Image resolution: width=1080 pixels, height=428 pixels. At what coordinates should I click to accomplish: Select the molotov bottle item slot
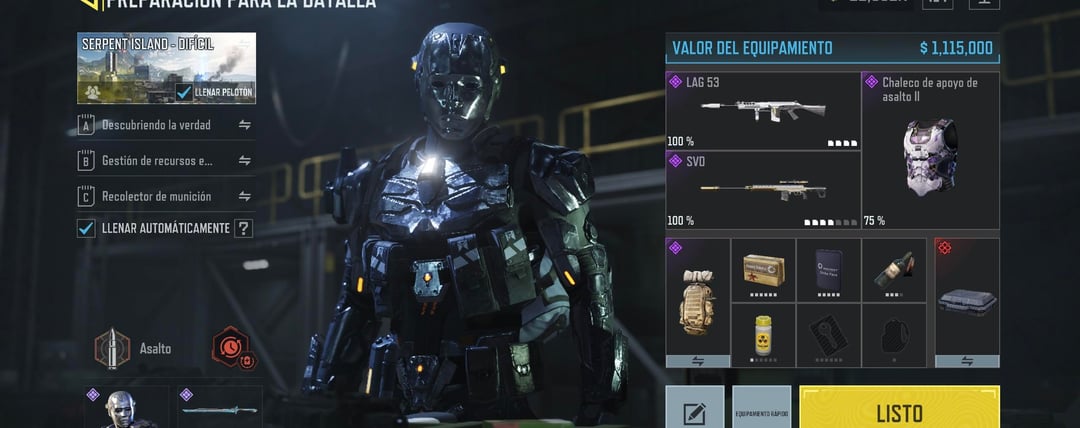[x=893, y=269]
